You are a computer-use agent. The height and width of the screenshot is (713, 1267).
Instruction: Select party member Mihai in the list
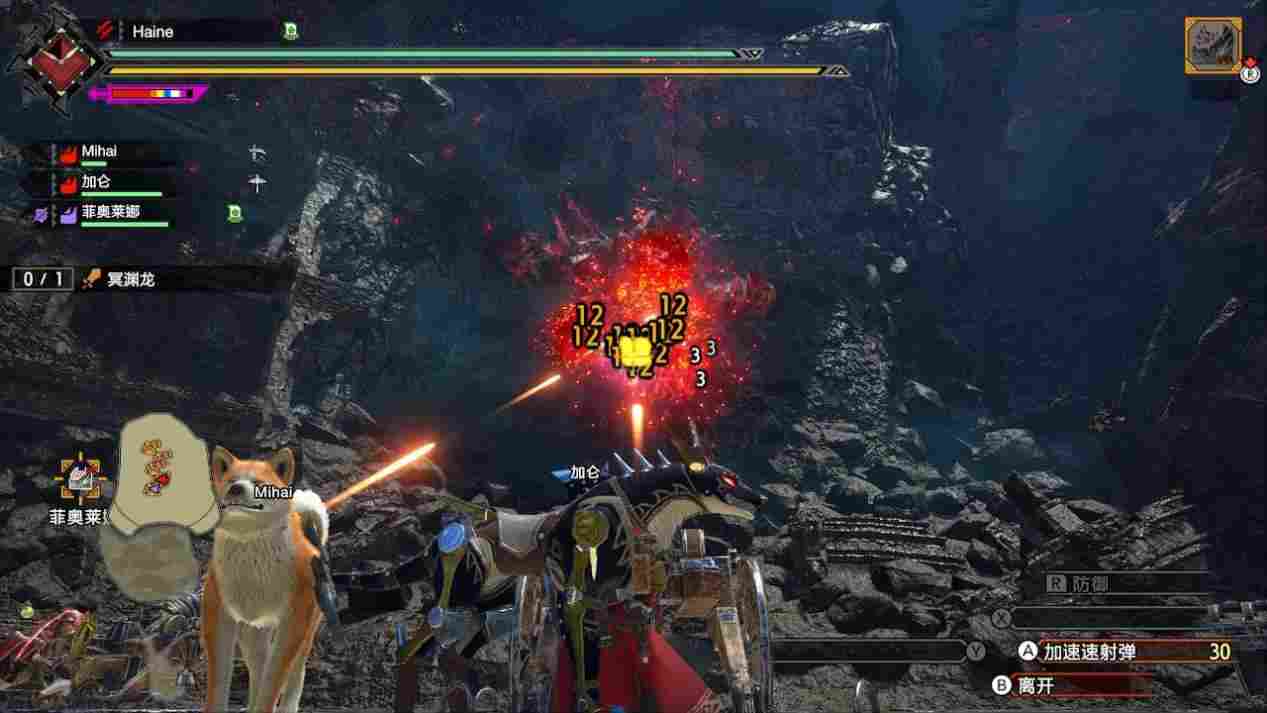click(99, 152)
